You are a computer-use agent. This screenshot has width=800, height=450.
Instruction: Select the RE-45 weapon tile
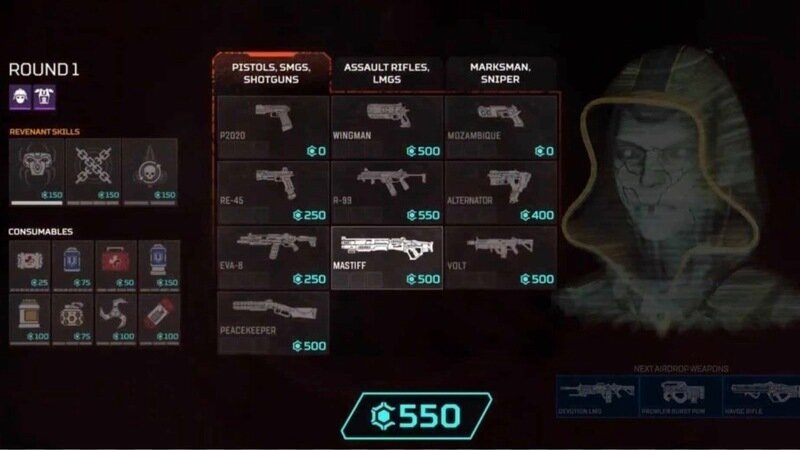click(273, 192)
